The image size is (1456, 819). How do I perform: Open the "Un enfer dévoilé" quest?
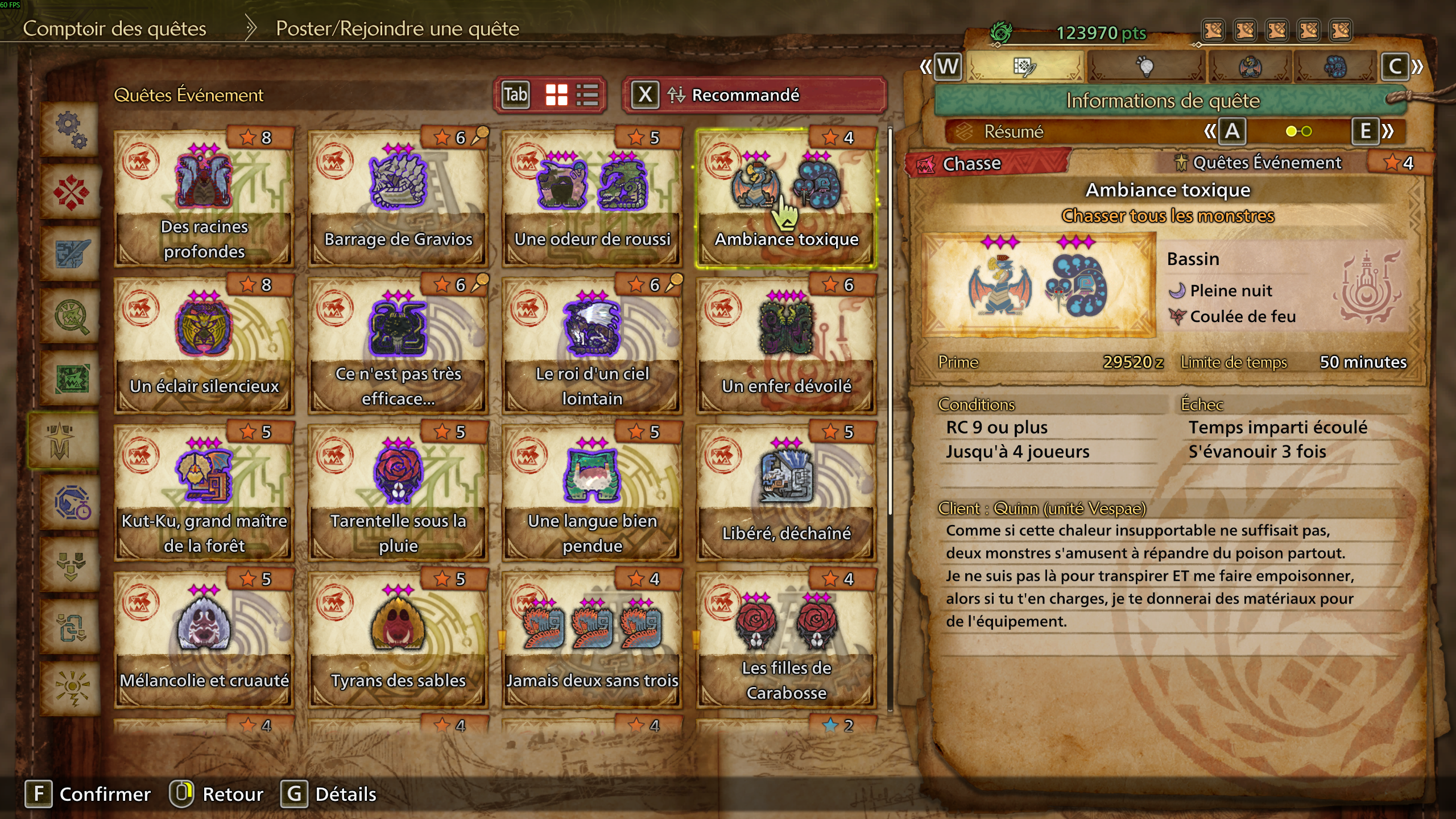click(x=786, y=346)
